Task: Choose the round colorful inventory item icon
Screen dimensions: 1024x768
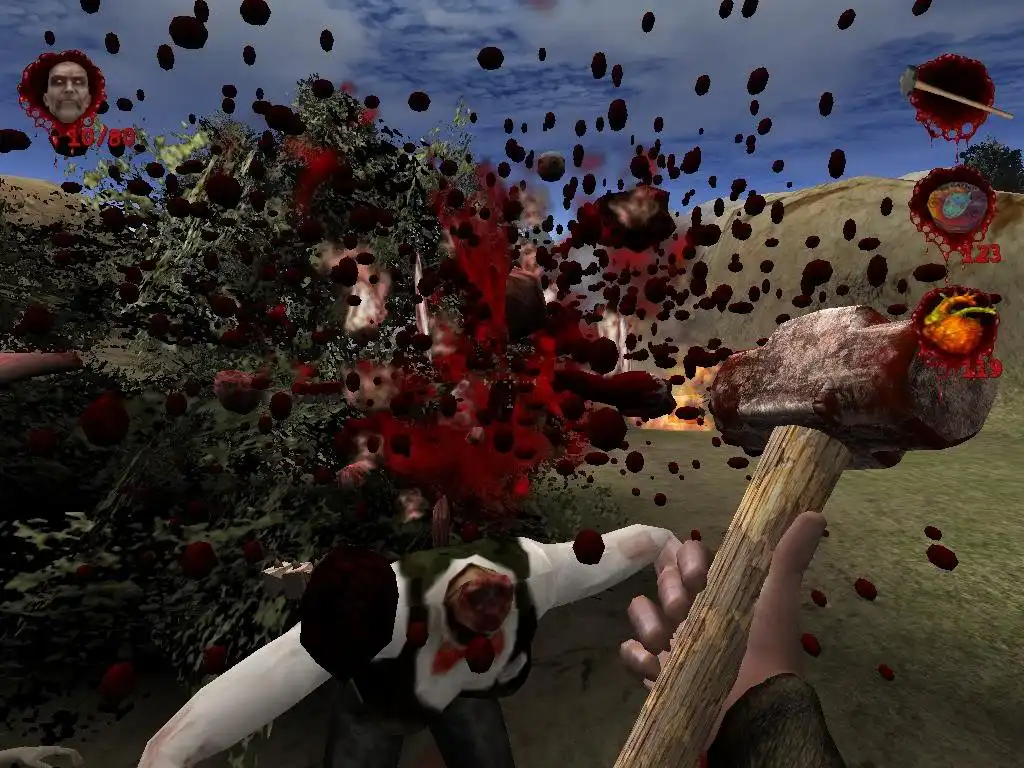Action: coord(949,208)
